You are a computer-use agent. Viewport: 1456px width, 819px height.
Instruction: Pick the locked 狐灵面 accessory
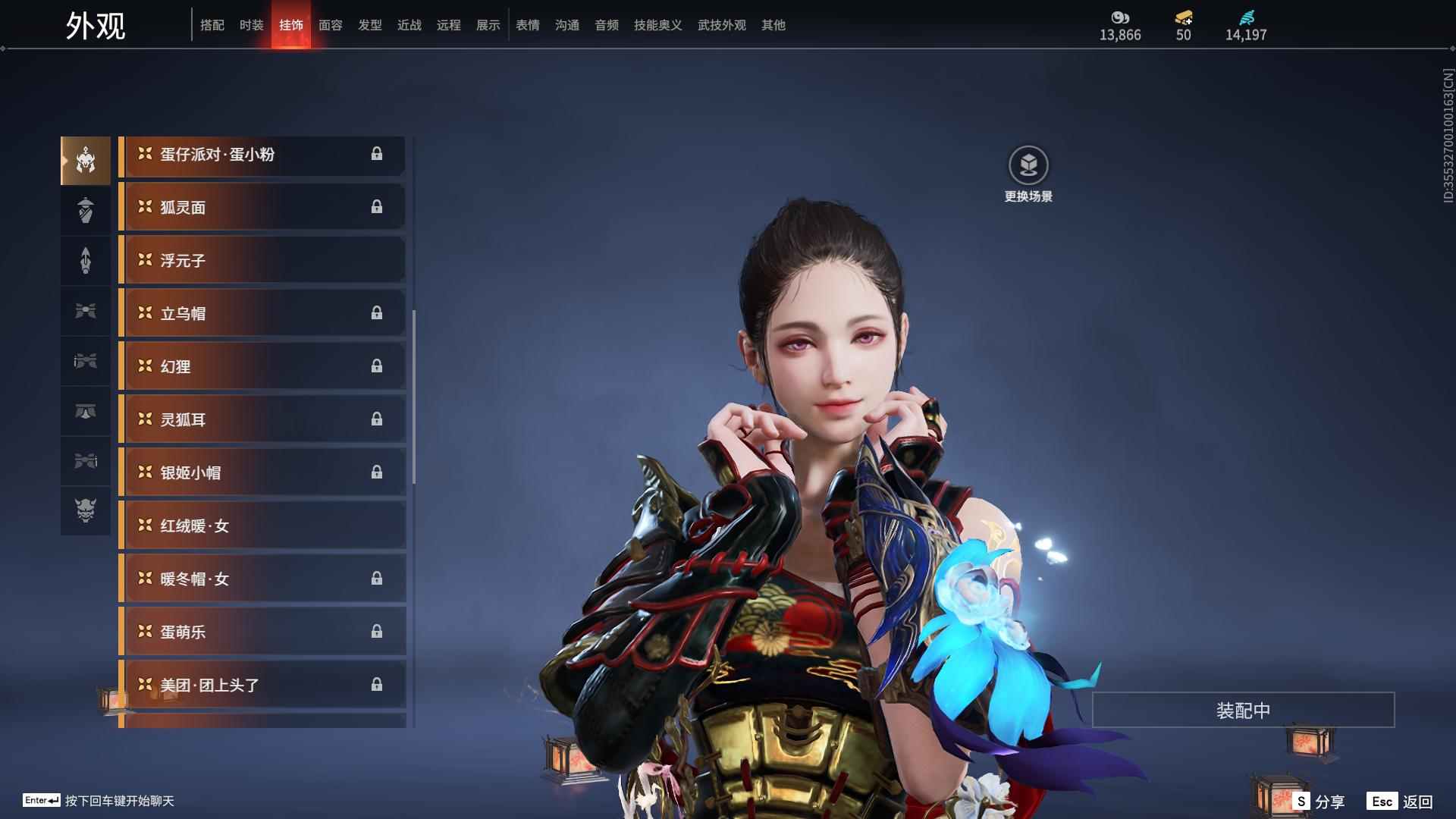262,207
